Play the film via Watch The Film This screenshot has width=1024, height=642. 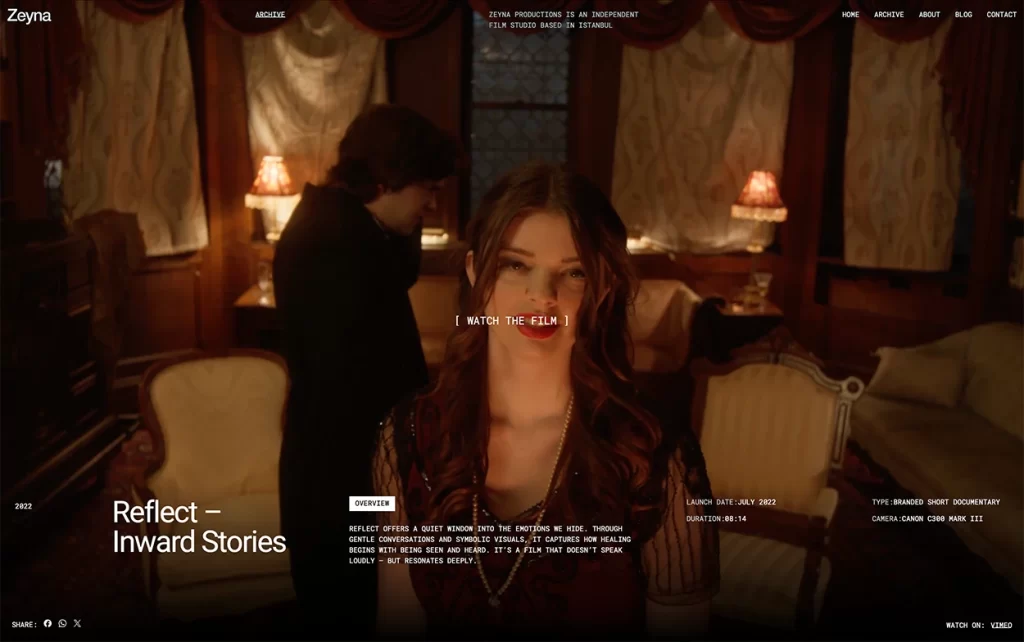[511, 321]
